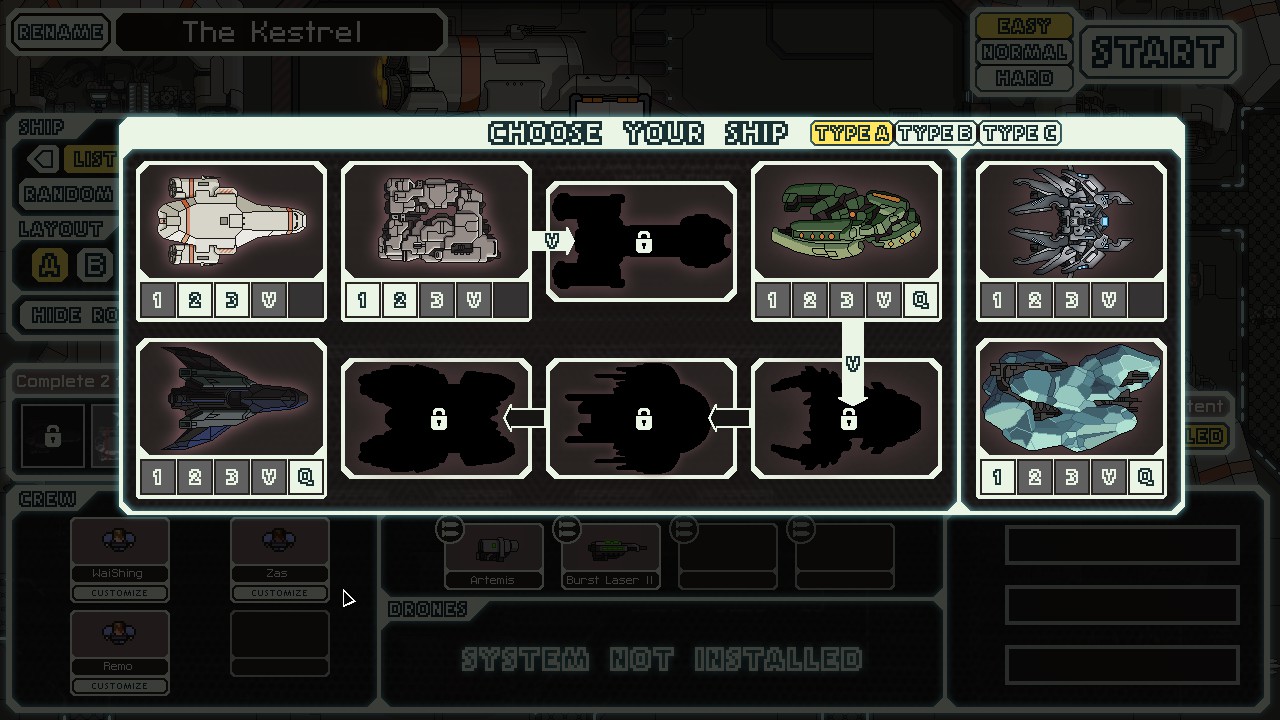Customize crew member WaiShing
The image size is (1280, 720).
point(120,593)
